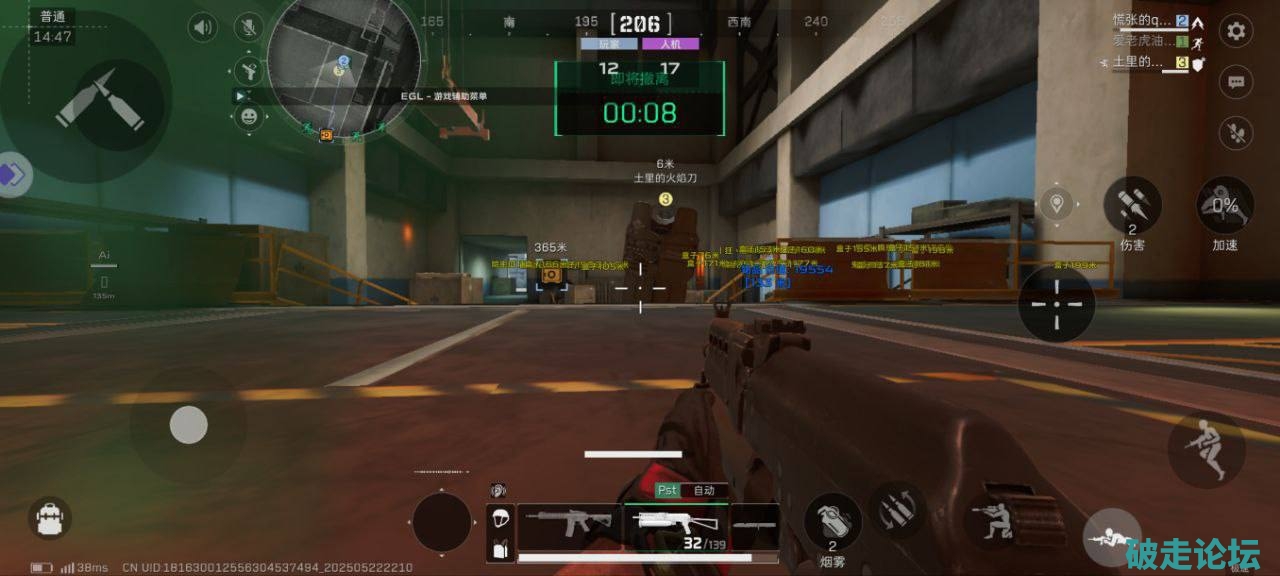
Task: Activate the 伤害 damage ability
Action: coord(1132,206)
